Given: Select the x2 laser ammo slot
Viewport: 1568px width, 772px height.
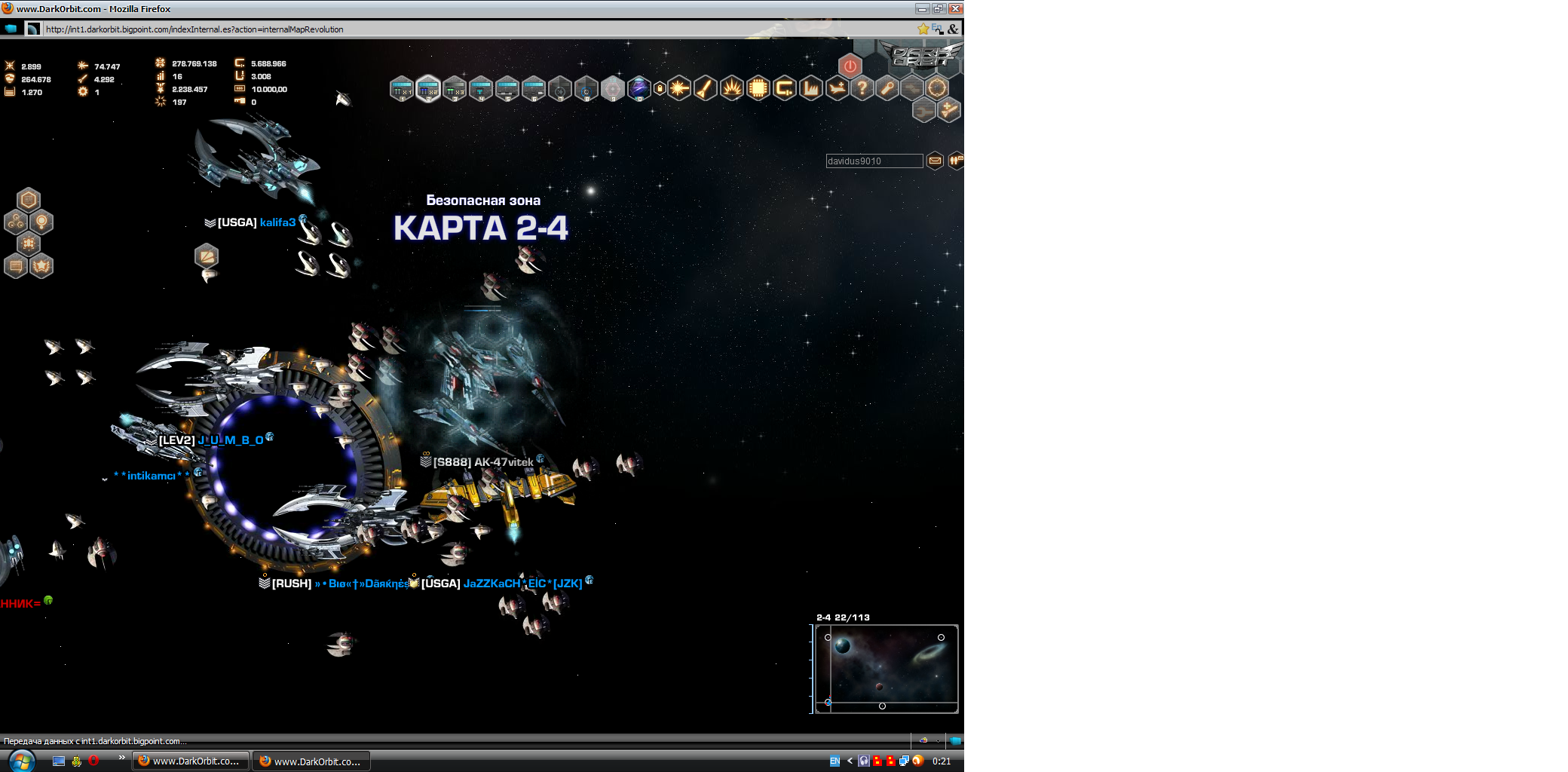Looking at the screenshot, I should (428, 89).
